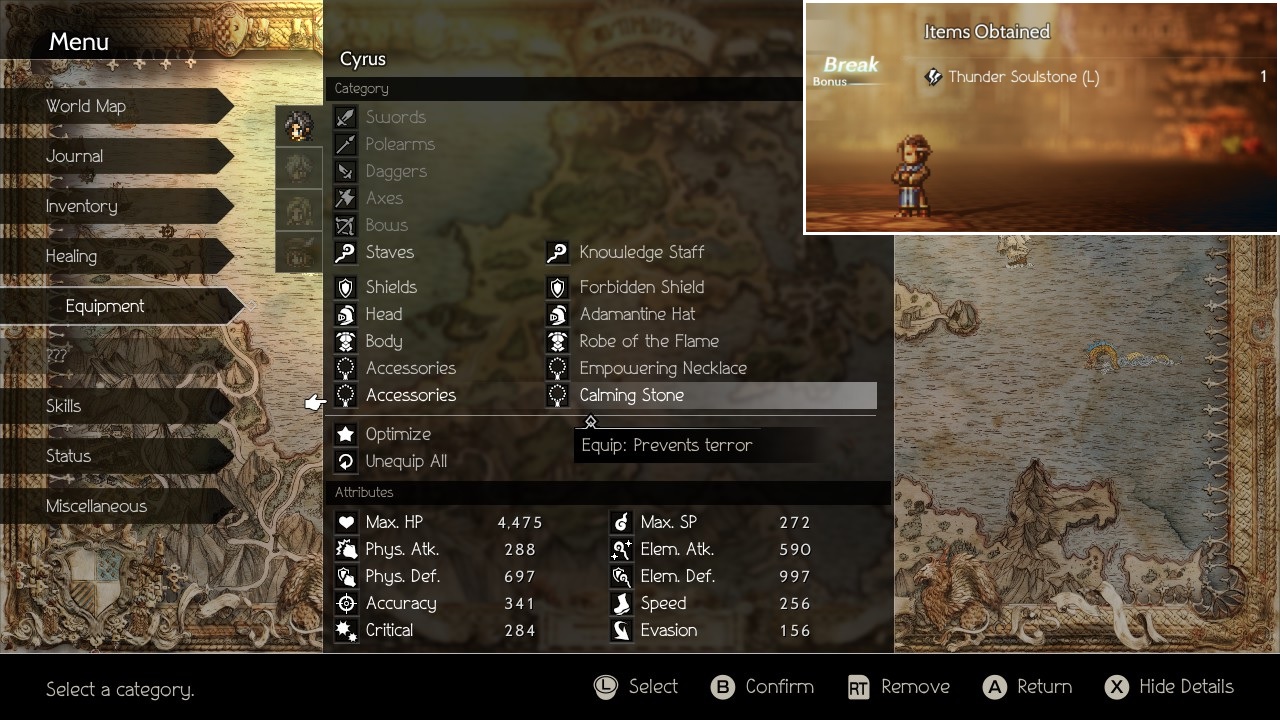1280x720 pixels.
Task: Choose the Staves equipment category
Action: (389, 253)
